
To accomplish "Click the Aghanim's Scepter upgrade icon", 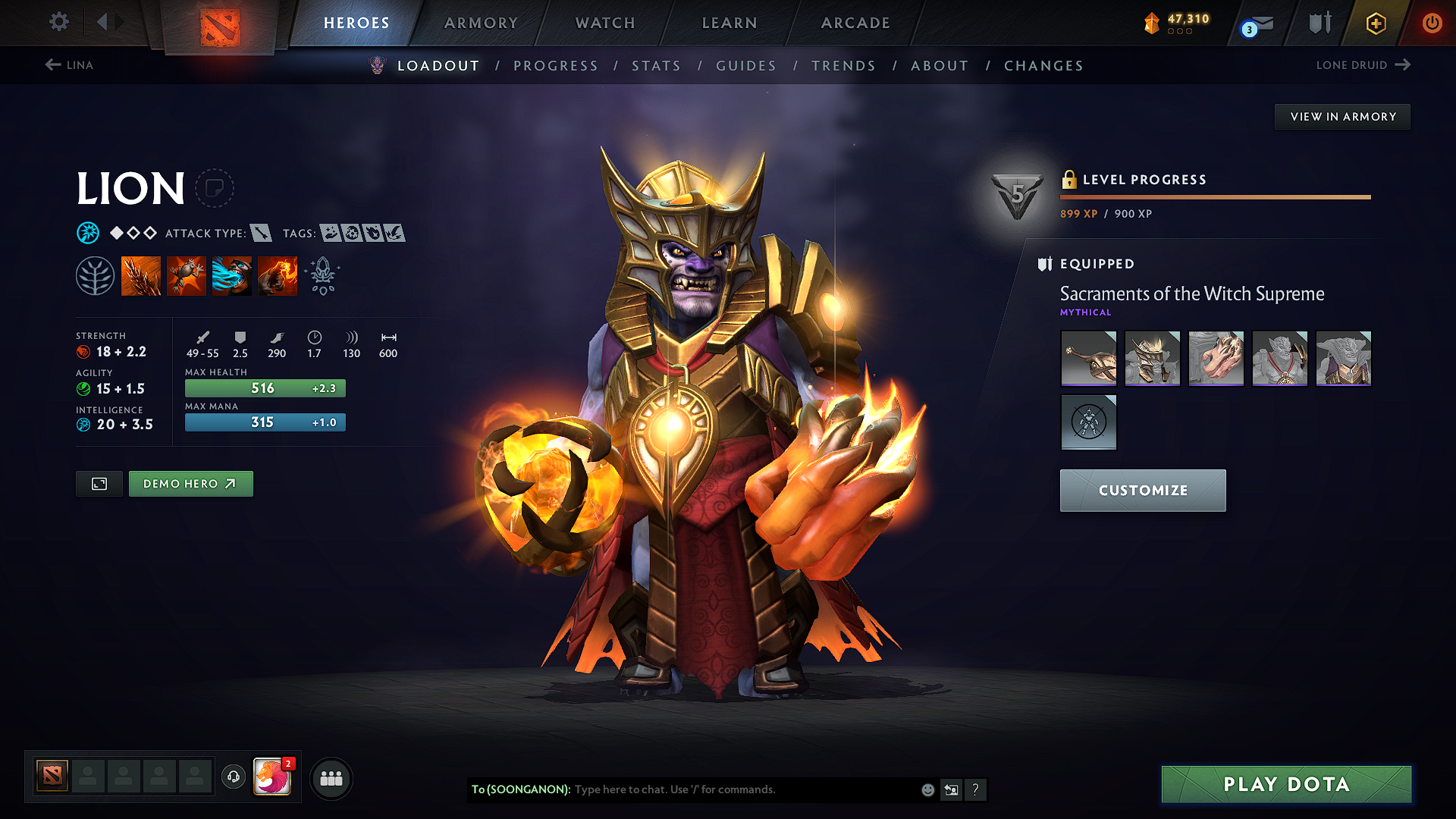I will [x=322, y=275].
